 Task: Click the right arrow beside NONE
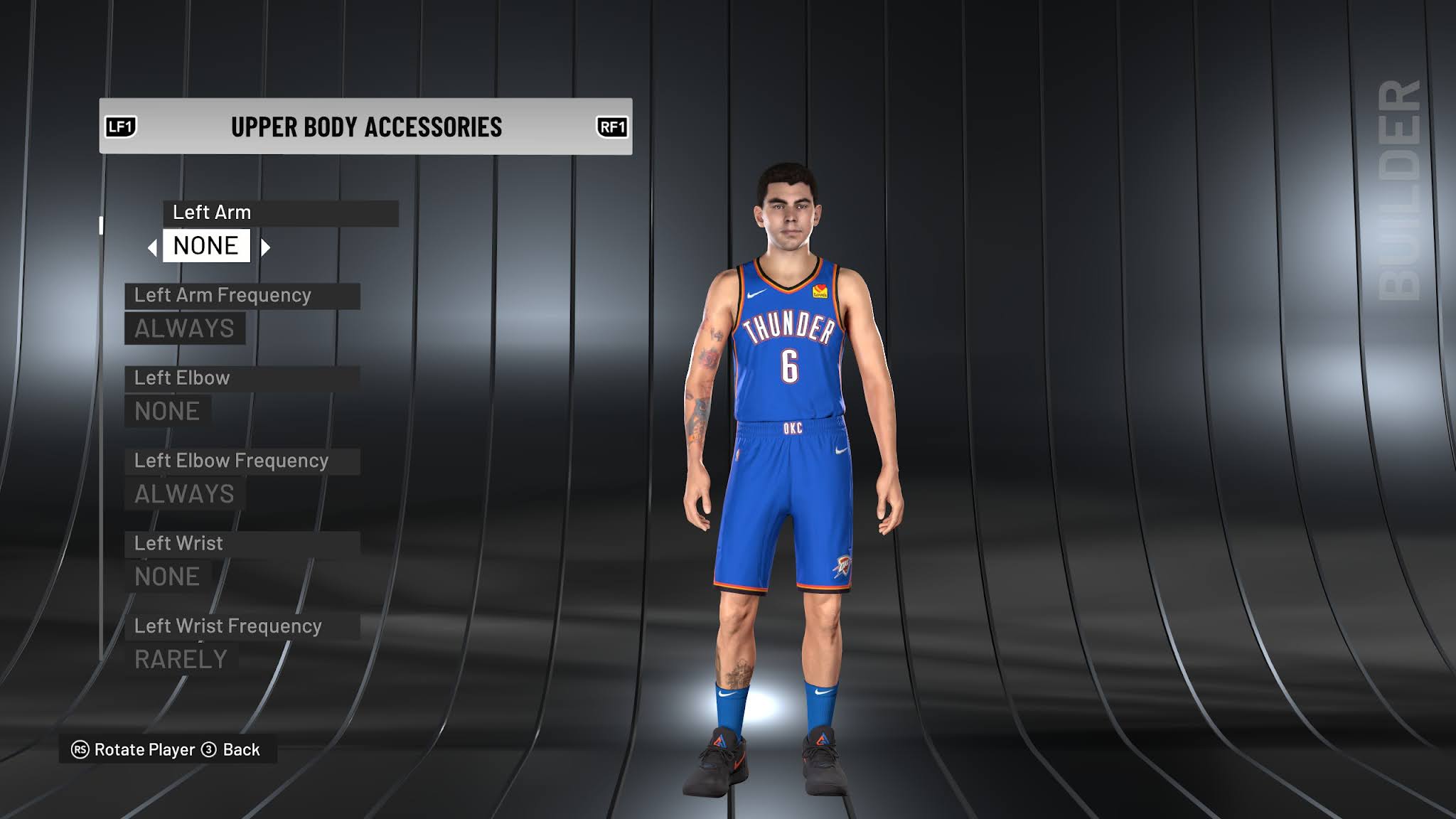pyautogui.click(x=267, y=246)
